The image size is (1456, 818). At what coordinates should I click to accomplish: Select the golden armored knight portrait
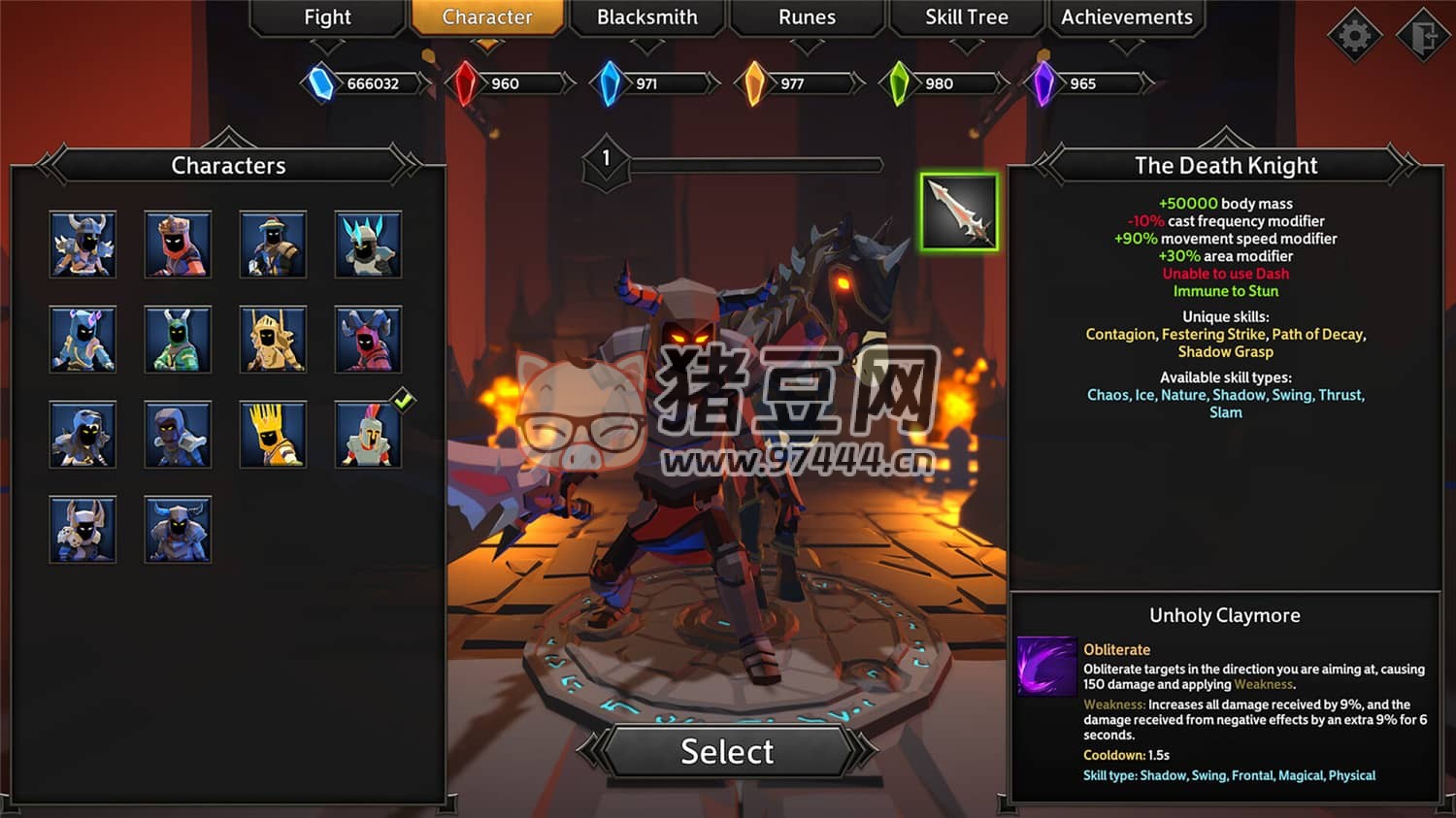[x=273, y=340]
